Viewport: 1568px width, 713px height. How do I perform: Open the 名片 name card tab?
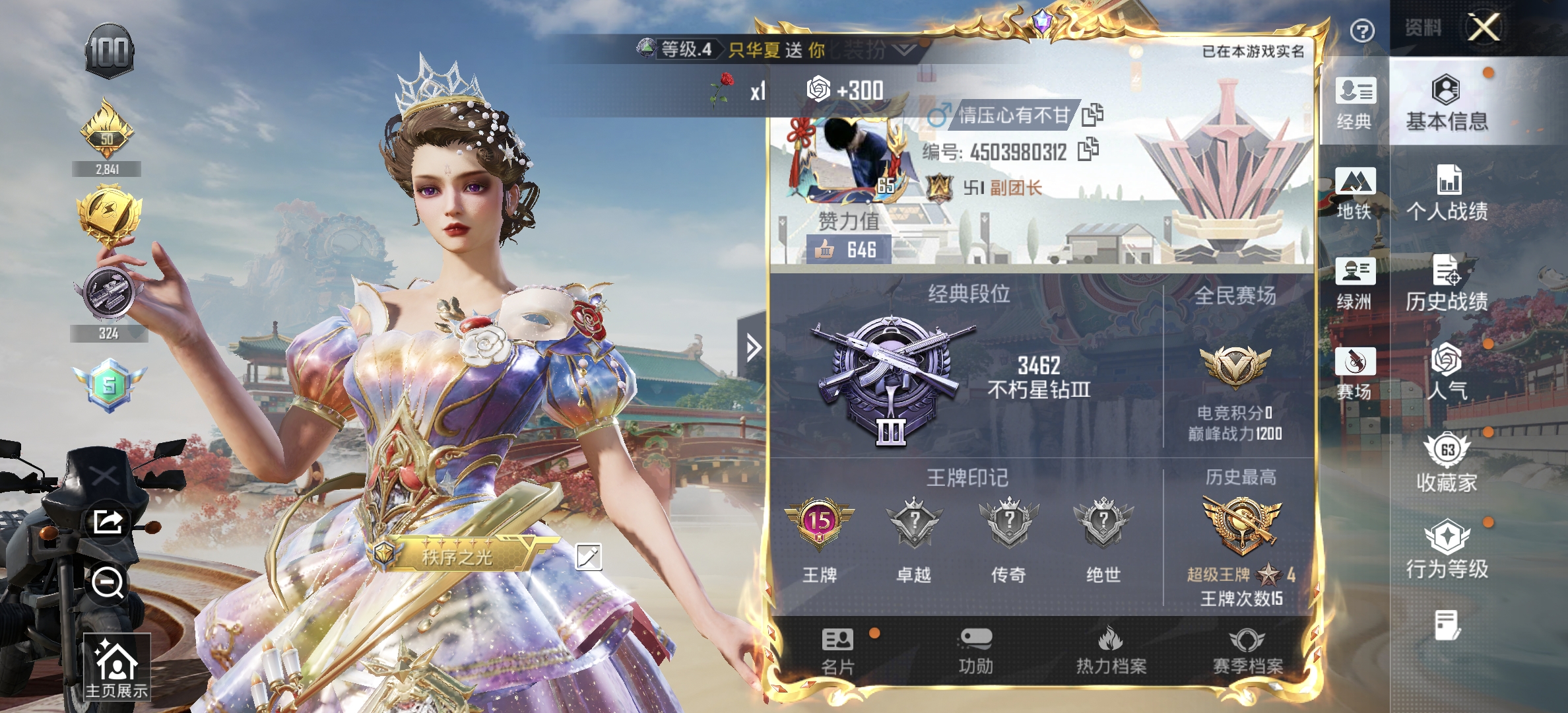pos(837,651)
